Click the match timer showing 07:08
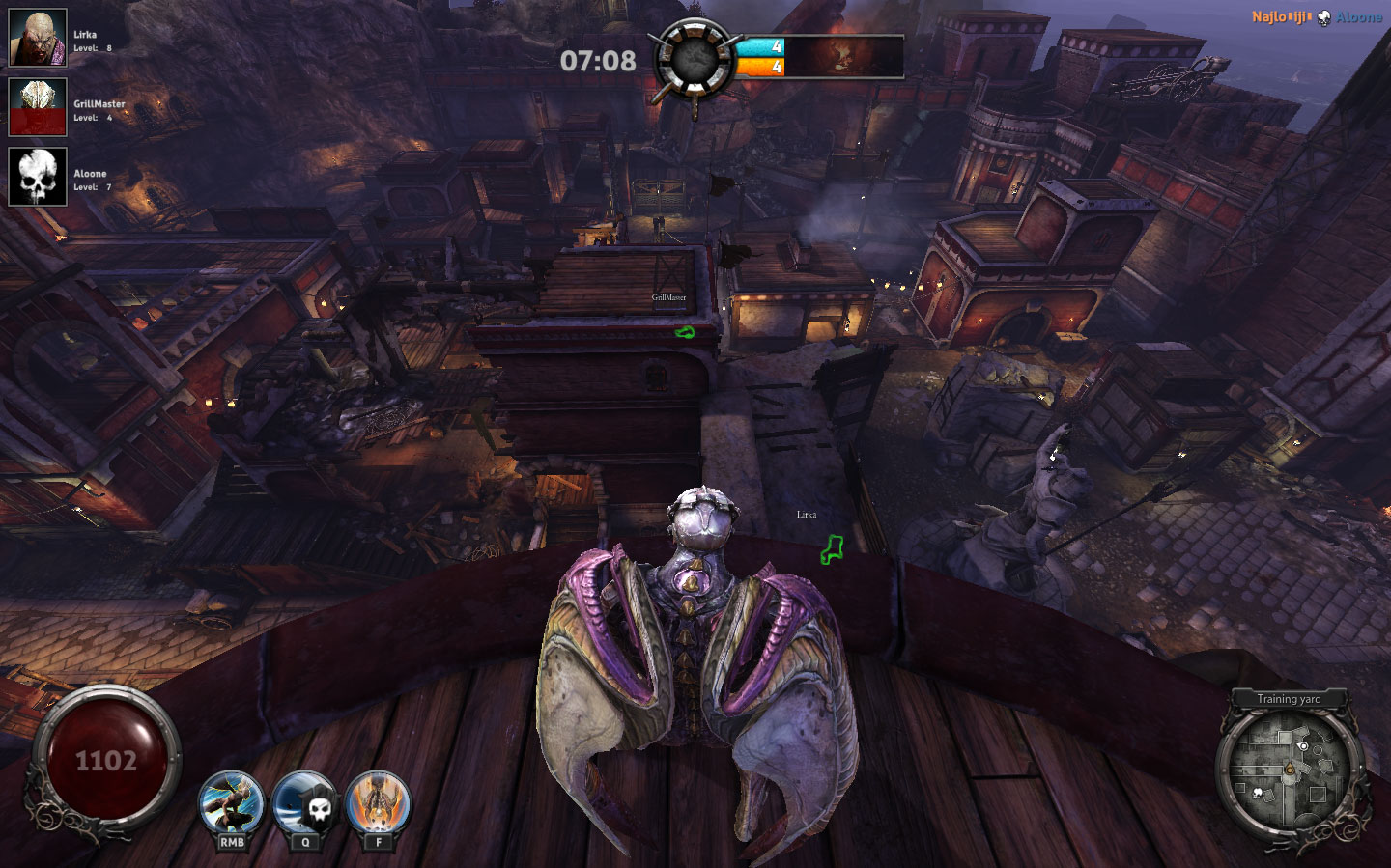The width and height of the screenshot is (1391, 868). (x=597, y=60)
